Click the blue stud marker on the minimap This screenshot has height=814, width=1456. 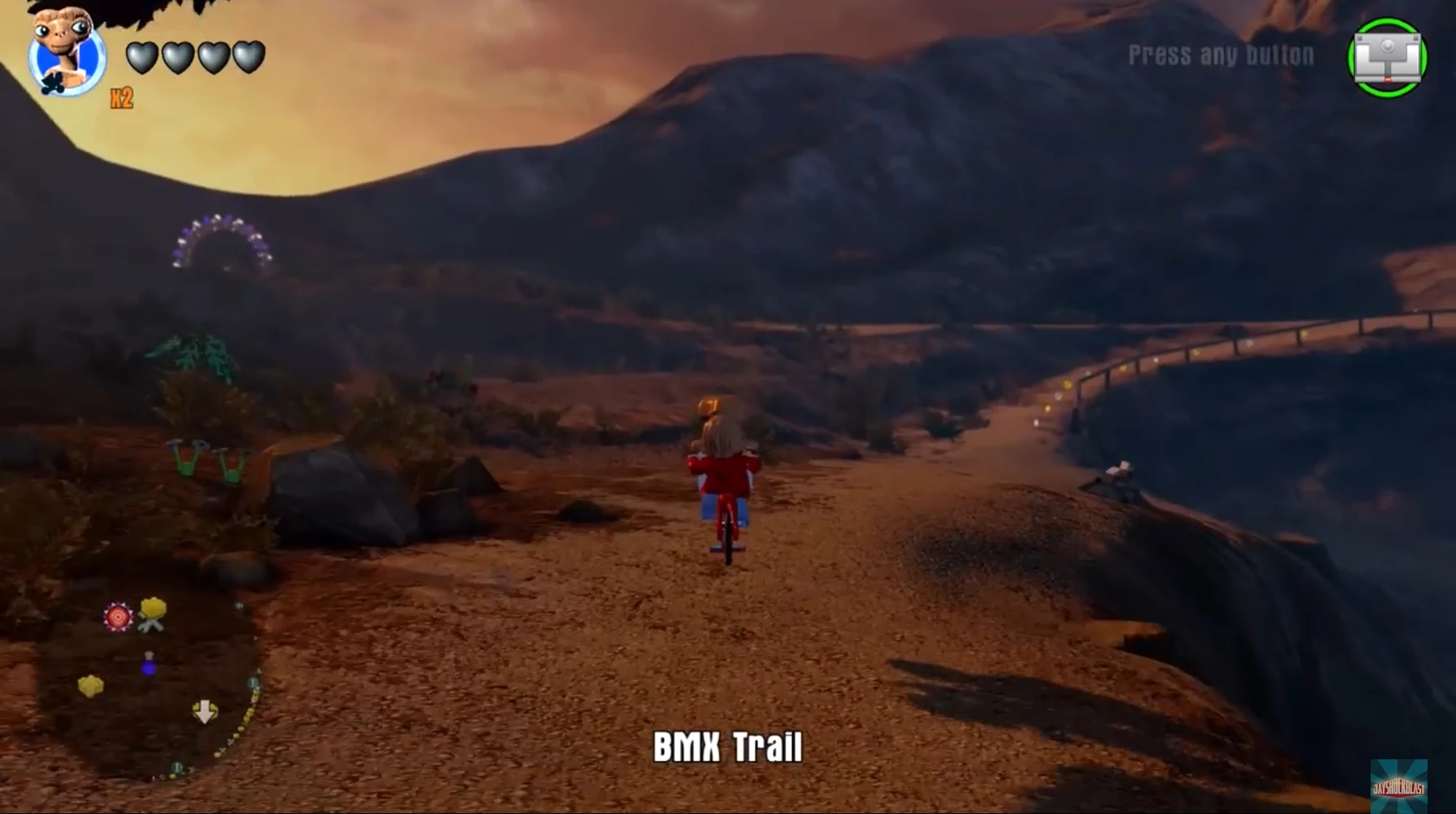point(148,668)
